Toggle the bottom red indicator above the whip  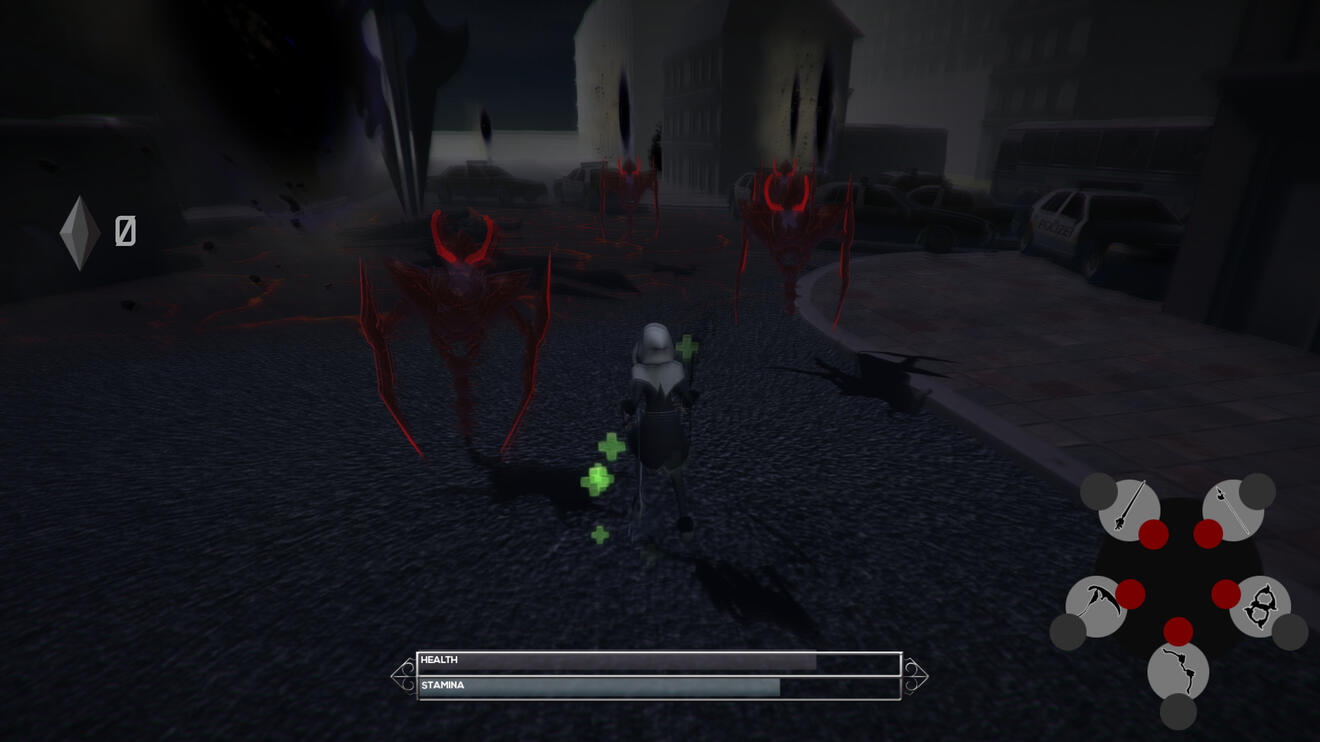pyautogui.click(x=1177, y=631)
